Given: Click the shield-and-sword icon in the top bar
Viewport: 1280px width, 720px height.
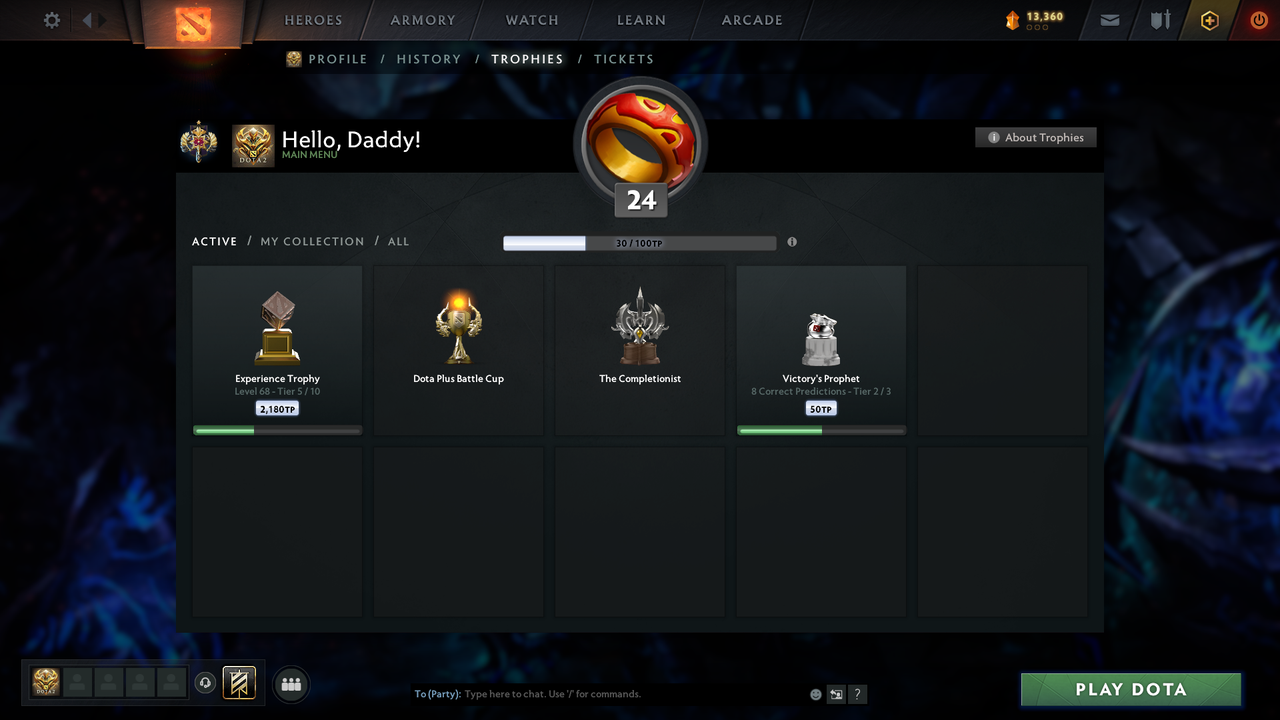Looking at the screenshot, I should coord(1159,20).
